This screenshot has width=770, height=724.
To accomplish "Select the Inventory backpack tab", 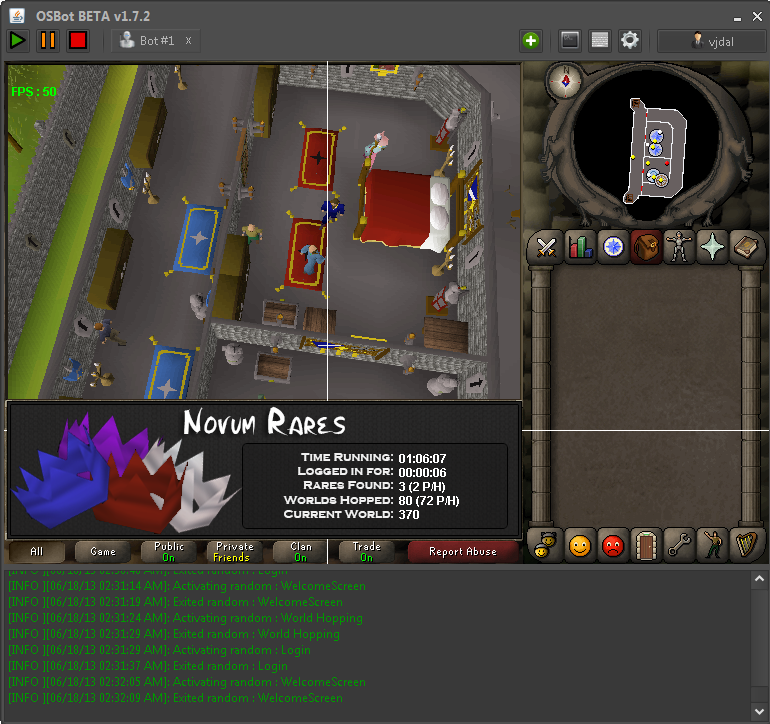I will coord(646,247).
